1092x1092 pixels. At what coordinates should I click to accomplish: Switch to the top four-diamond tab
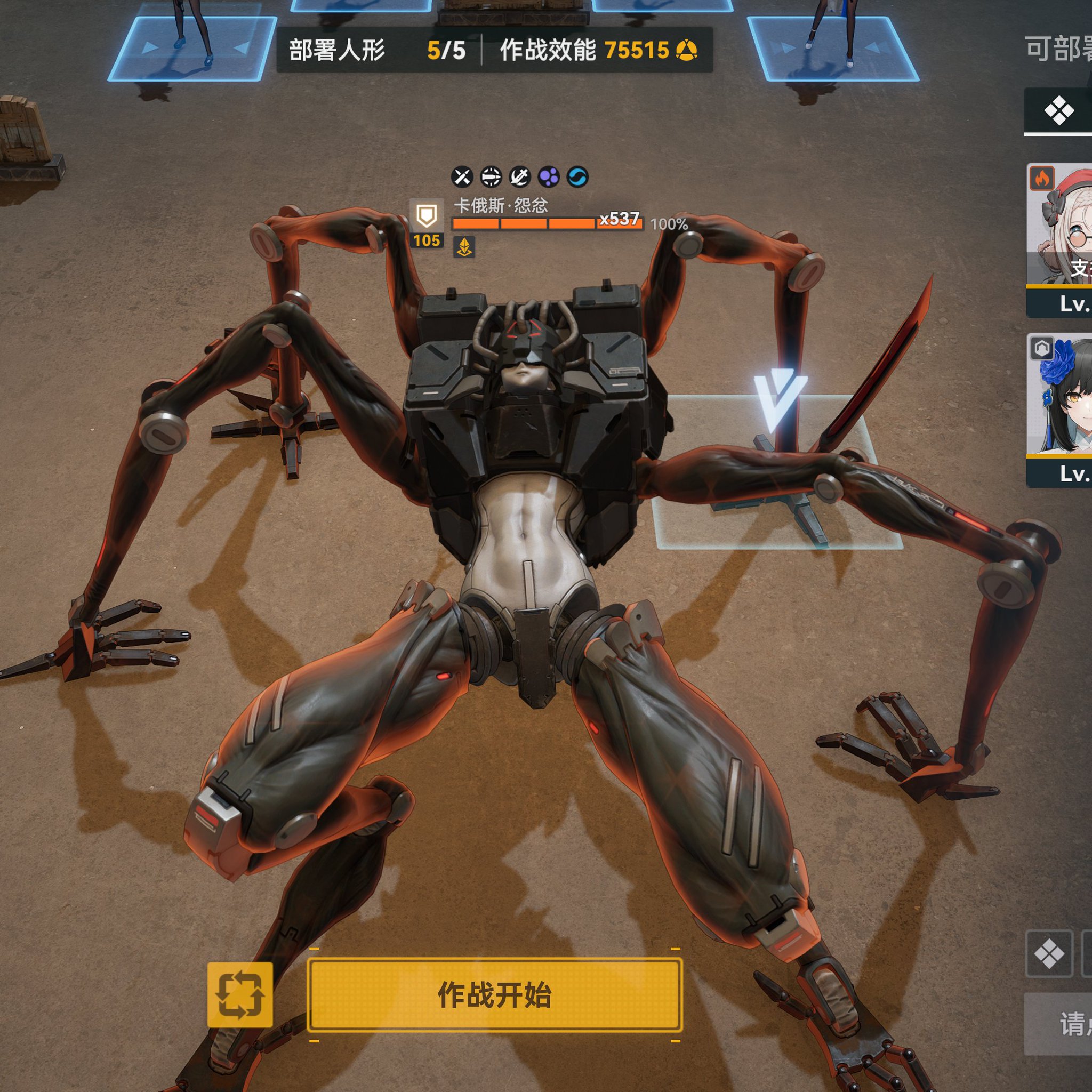tap(1058, 110)
